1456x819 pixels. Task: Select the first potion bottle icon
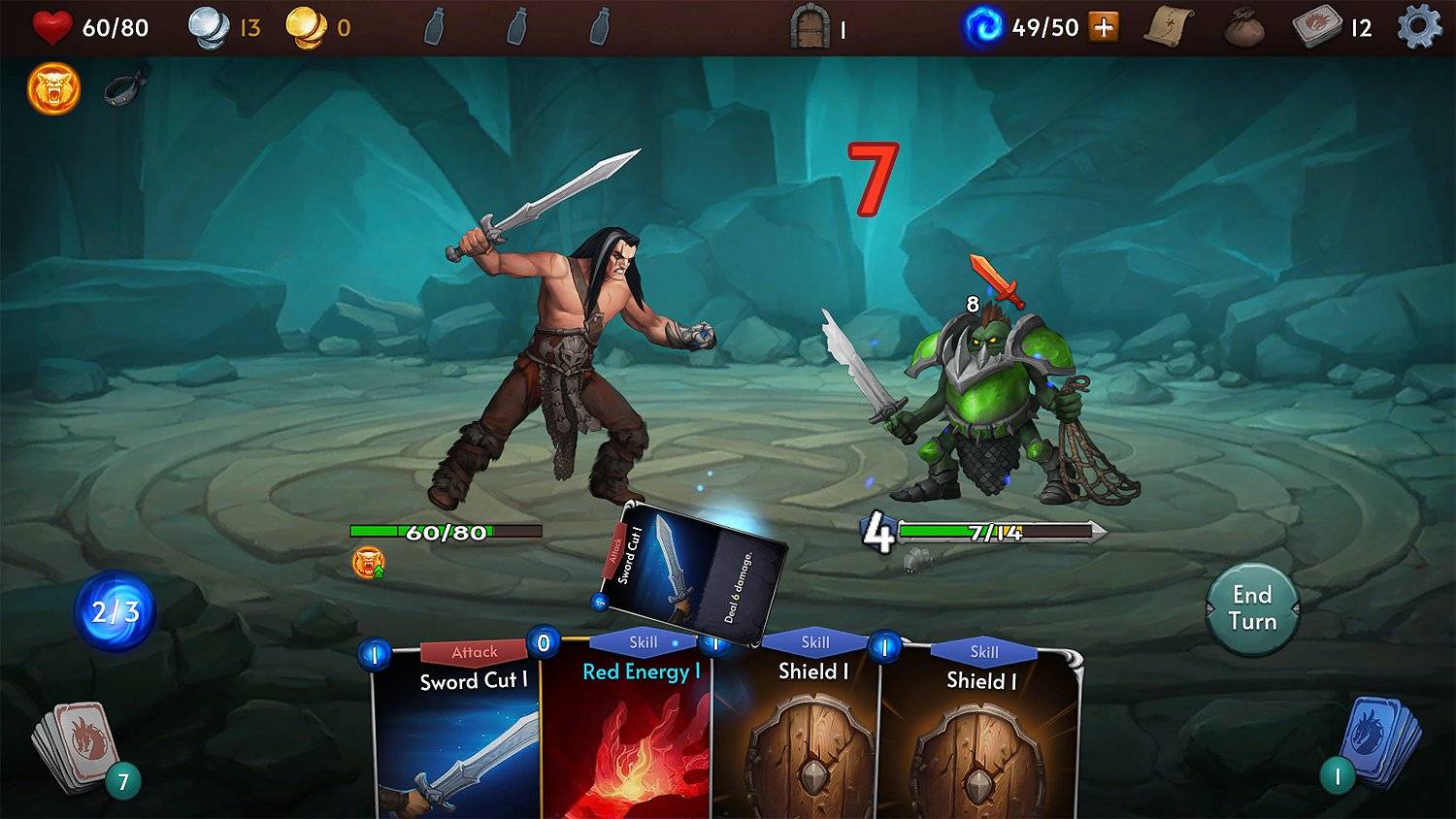tap(434, 26)
